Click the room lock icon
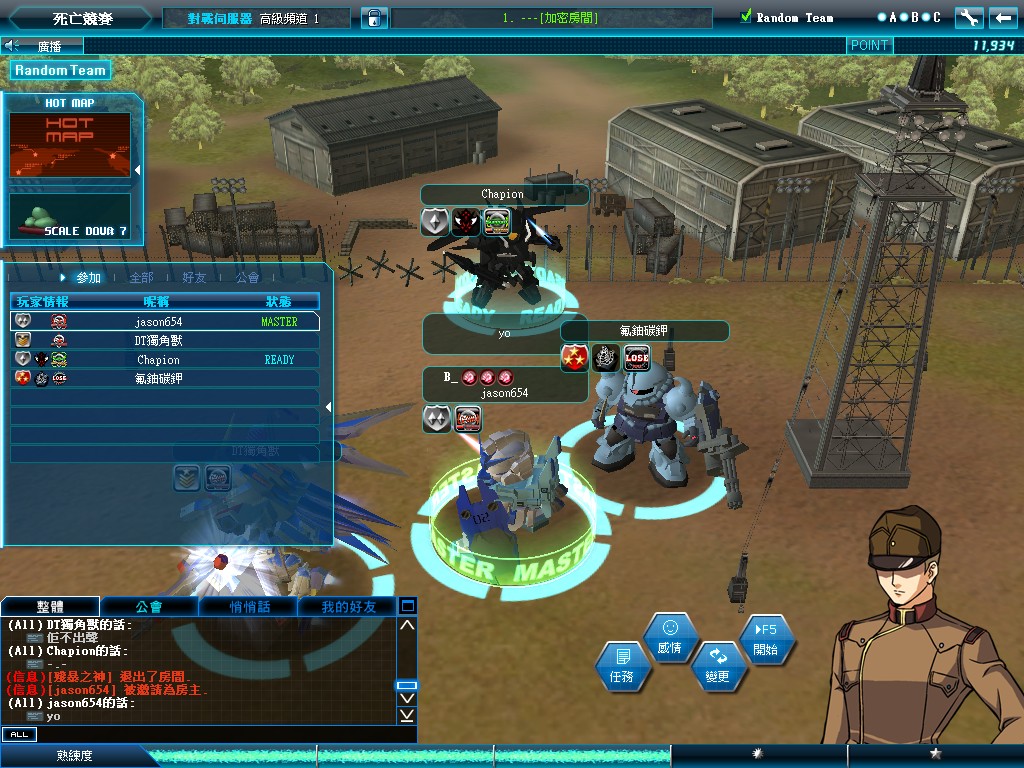 tap(373, 18)
